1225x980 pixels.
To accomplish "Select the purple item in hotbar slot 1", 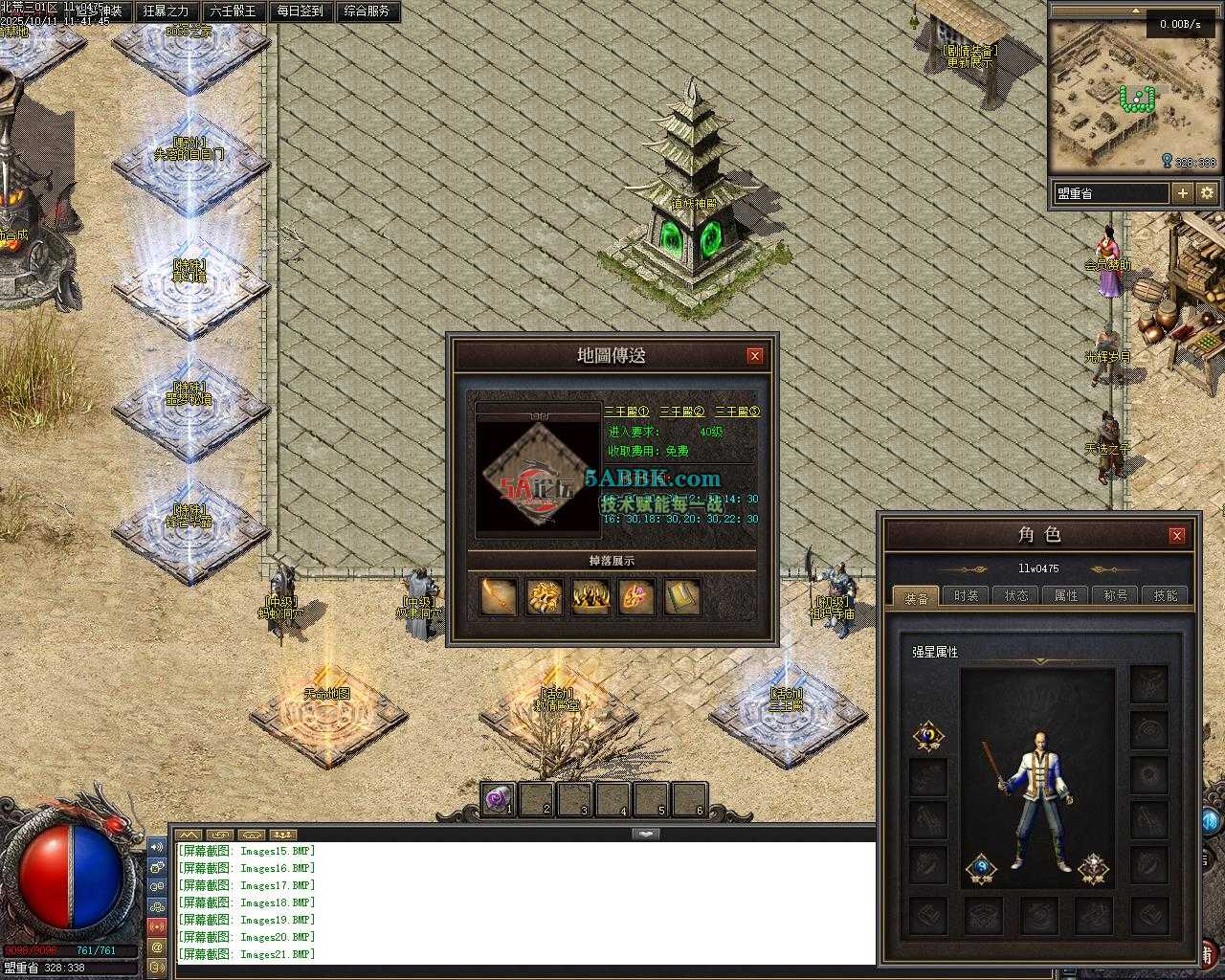I will click(x=497, y=799).
